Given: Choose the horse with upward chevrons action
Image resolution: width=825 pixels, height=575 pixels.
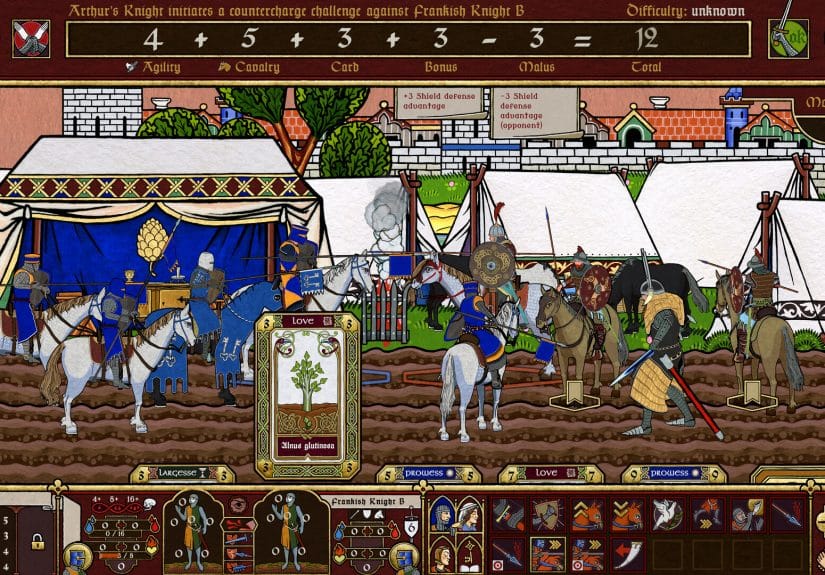Looking at the screenshot, I should (x=587, y=514).
